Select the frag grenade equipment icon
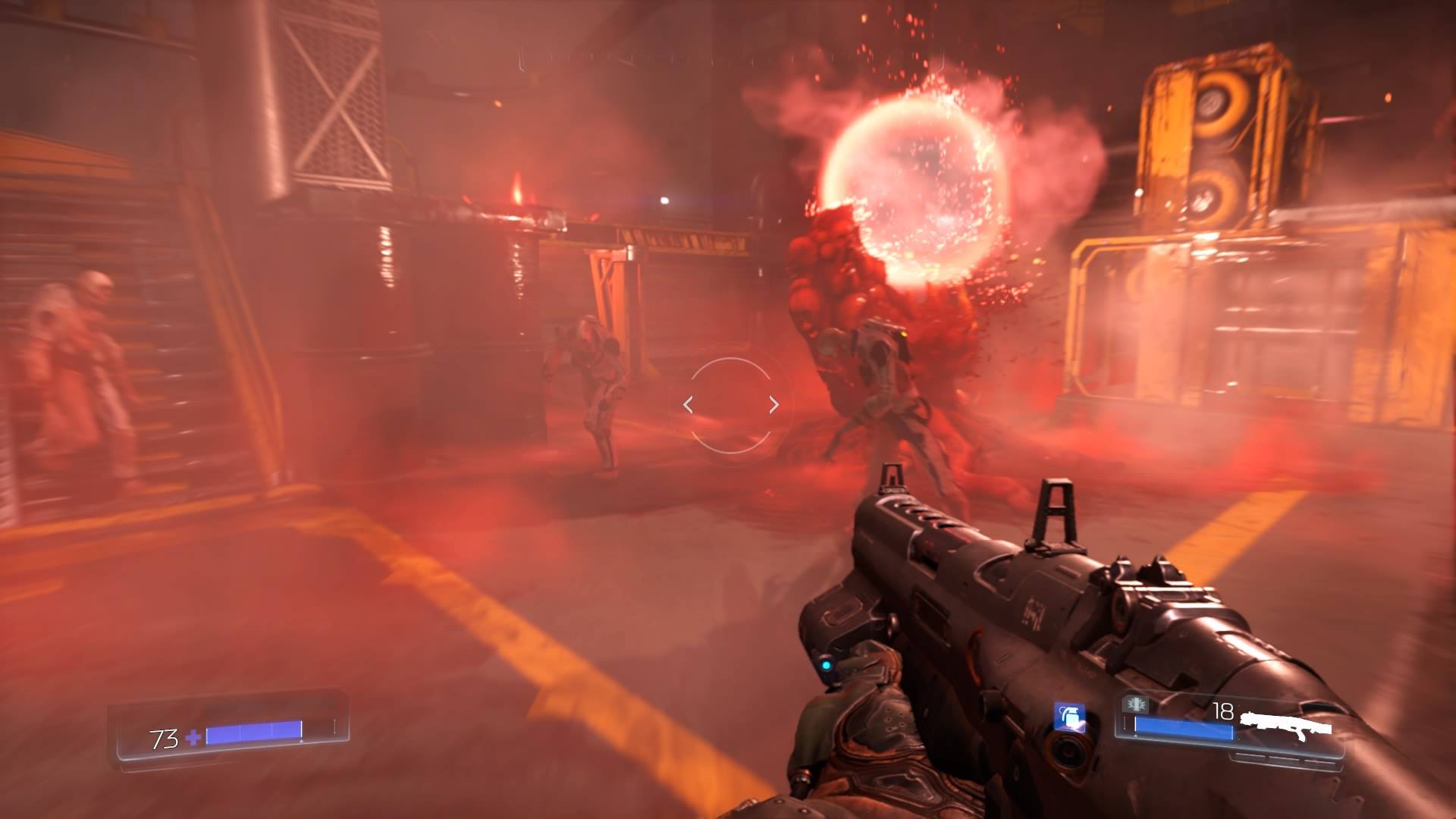The width and height of the screenshot is (1456, 819). click(x=1068, y=717)
